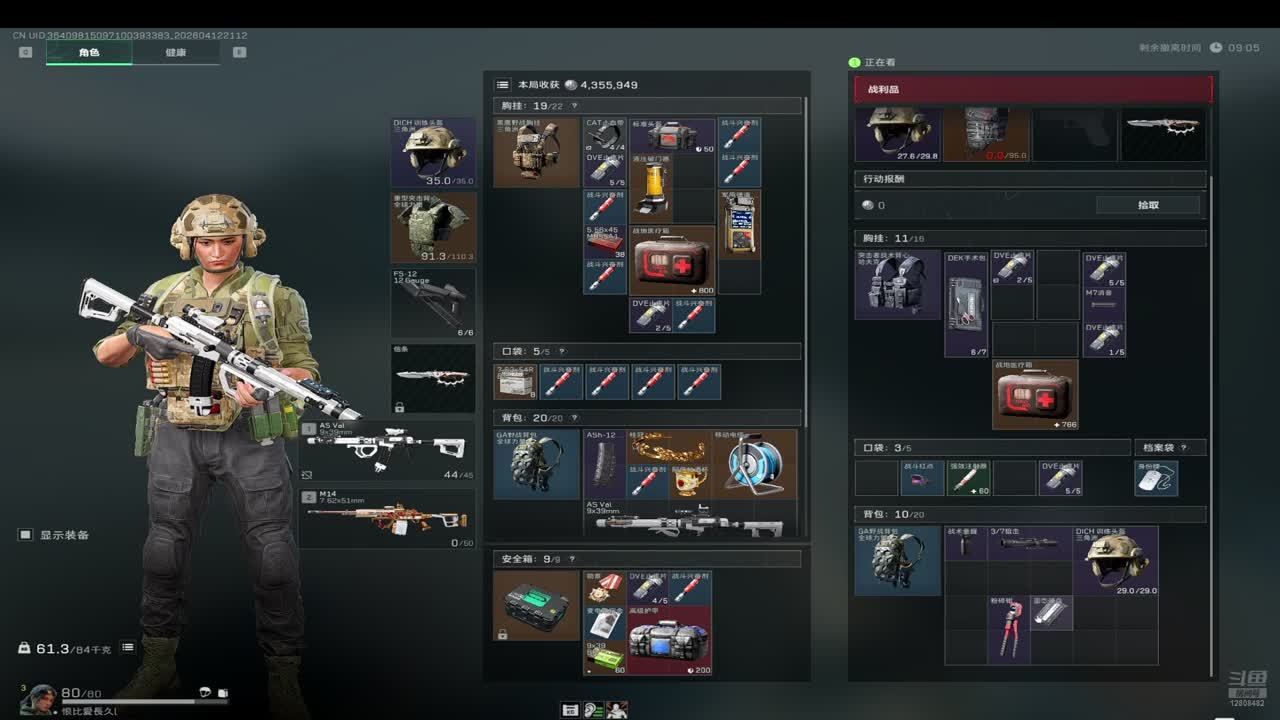This screenshot has height=720, width=1280.
Task: Select the AS Val primary weapon slot
Action: coord(387,450)
